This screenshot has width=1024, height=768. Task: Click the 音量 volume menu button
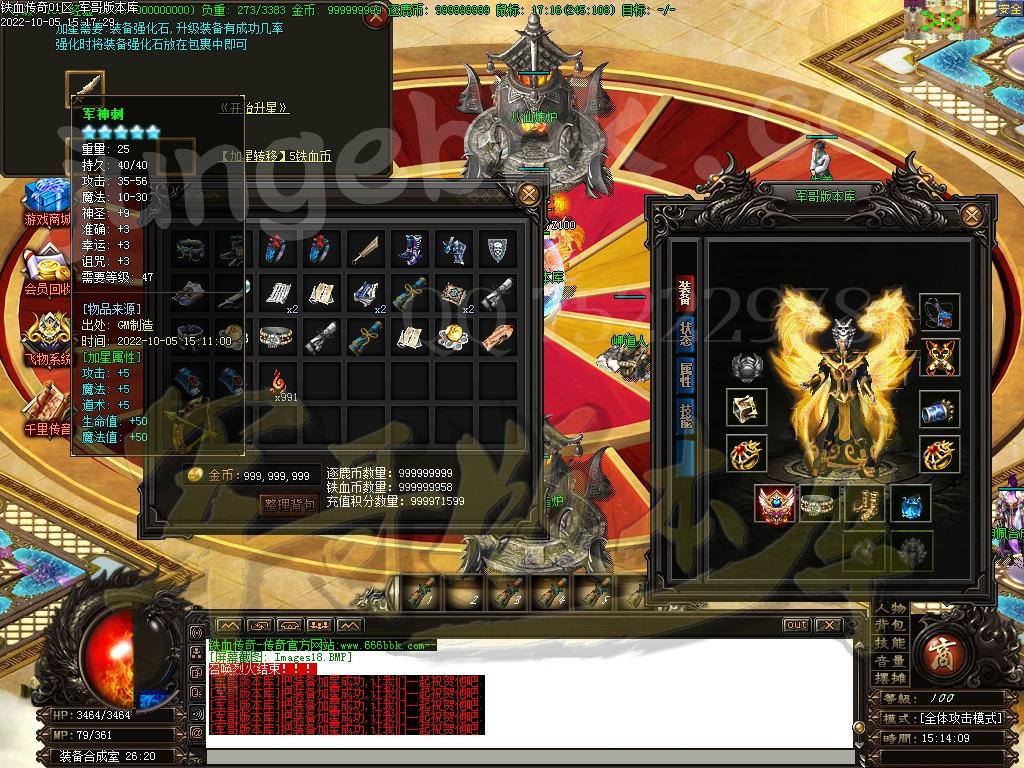[x=889, y=661]
